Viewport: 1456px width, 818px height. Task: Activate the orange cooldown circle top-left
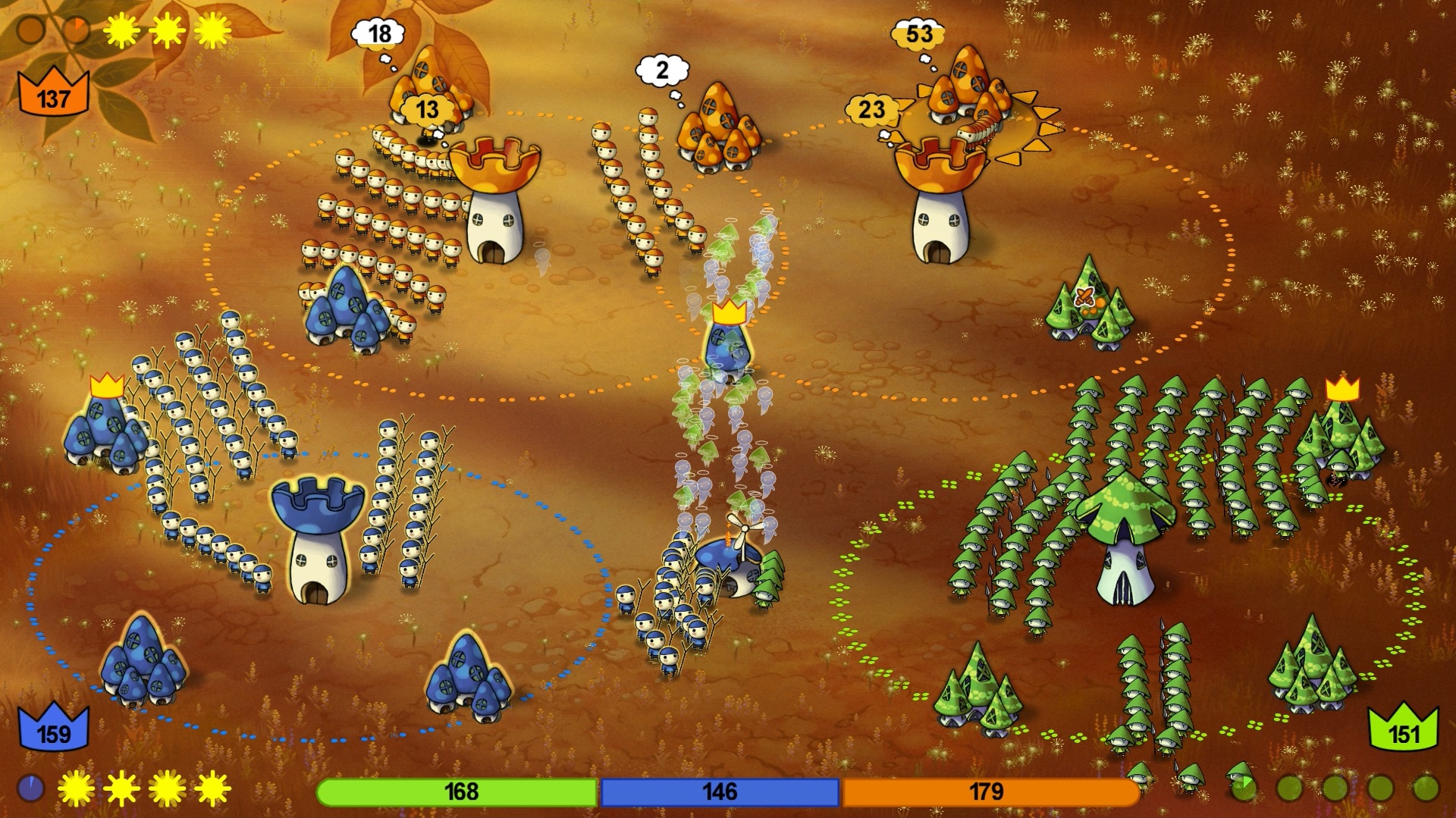click(78, 29)
